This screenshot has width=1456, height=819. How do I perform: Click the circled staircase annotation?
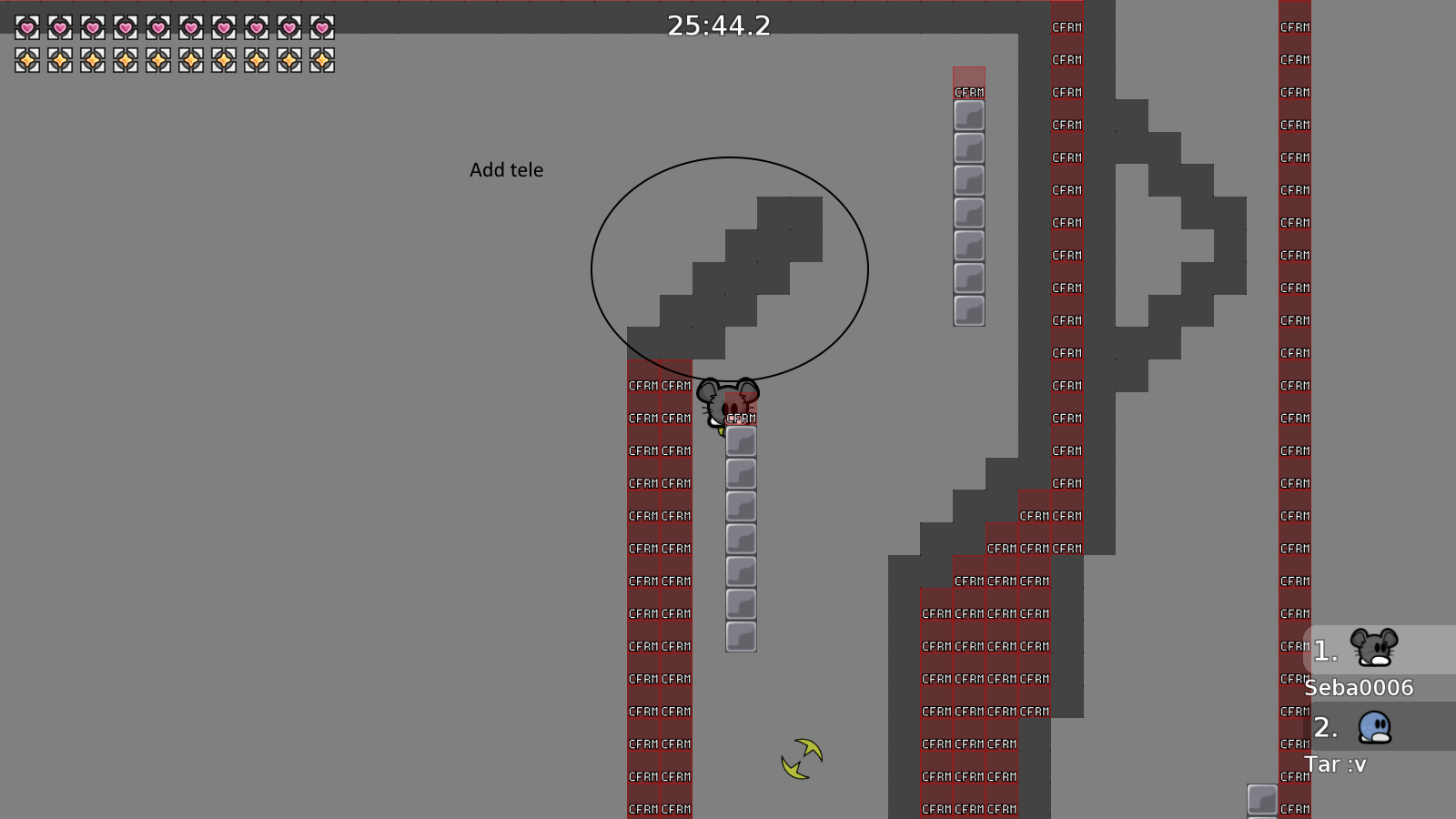pos(728,267)
